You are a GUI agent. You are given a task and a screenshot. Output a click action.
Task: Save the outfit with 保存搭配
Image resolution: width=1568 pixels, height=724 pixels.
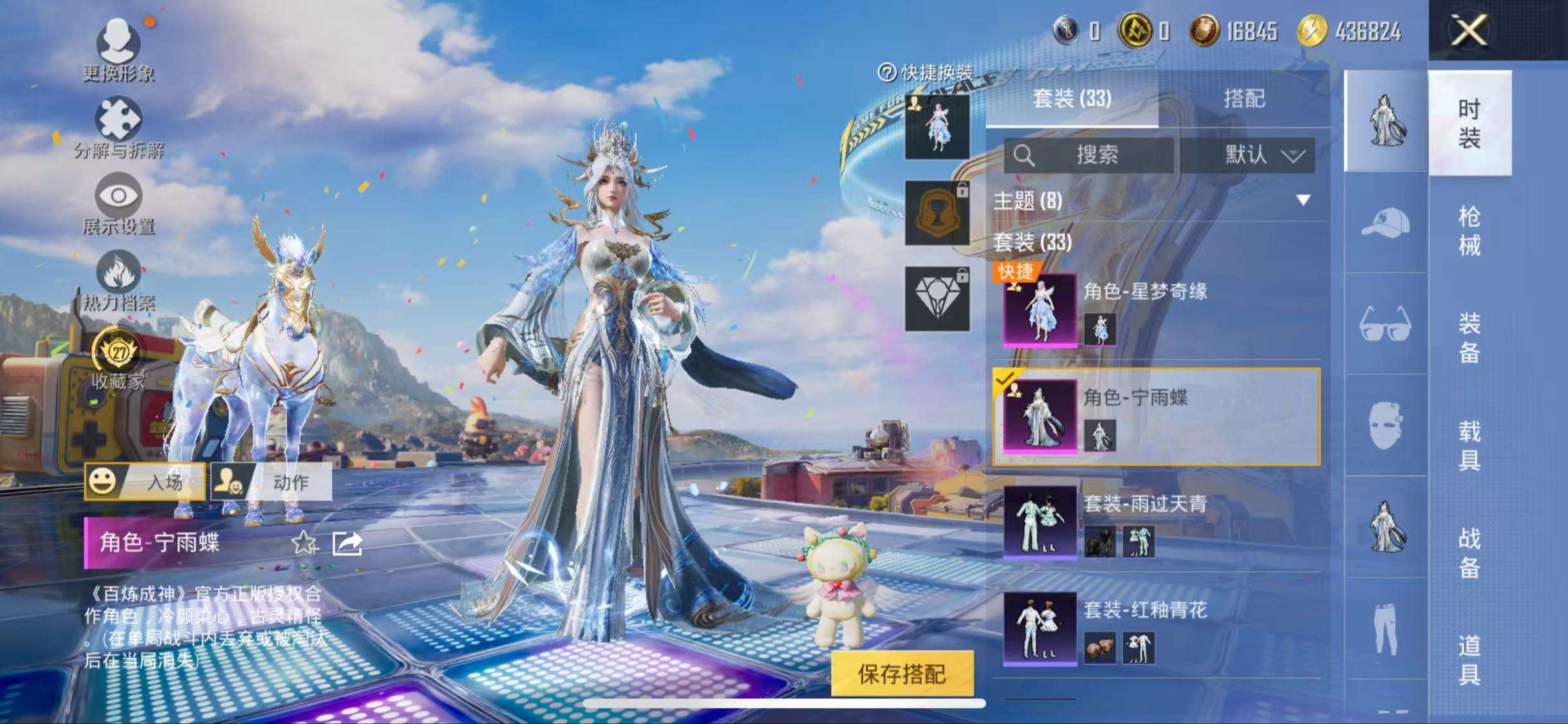(x=902, y=674)
